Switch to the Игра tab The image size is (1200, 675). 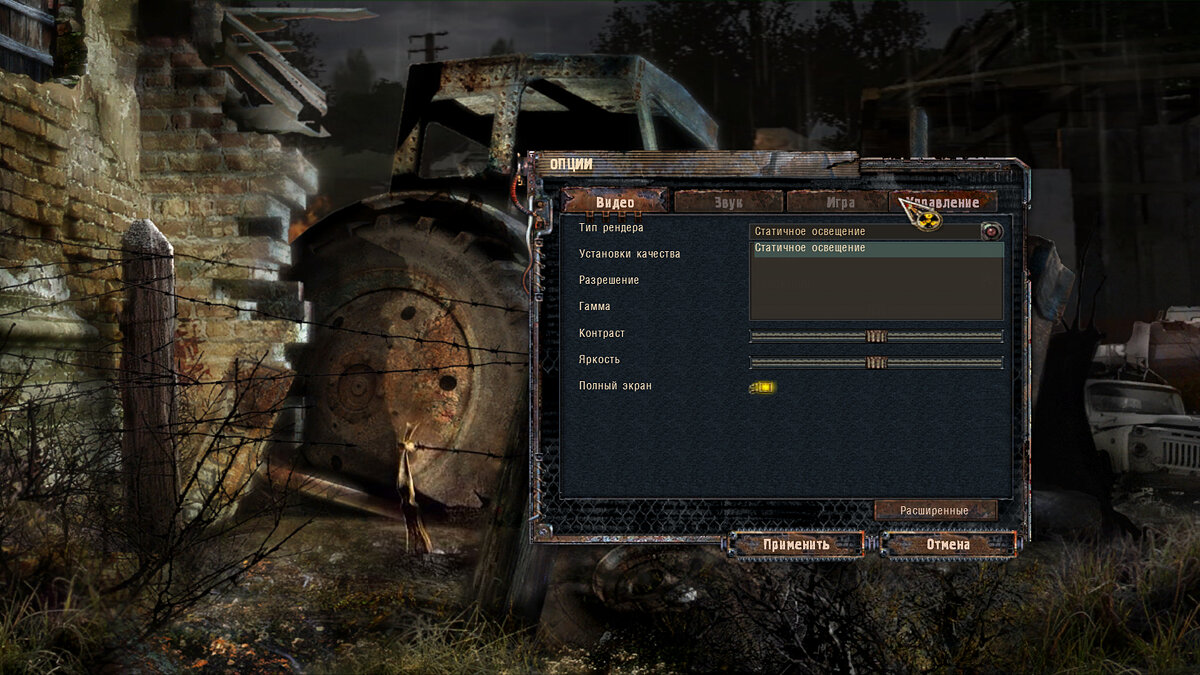[x=839, y=202]
